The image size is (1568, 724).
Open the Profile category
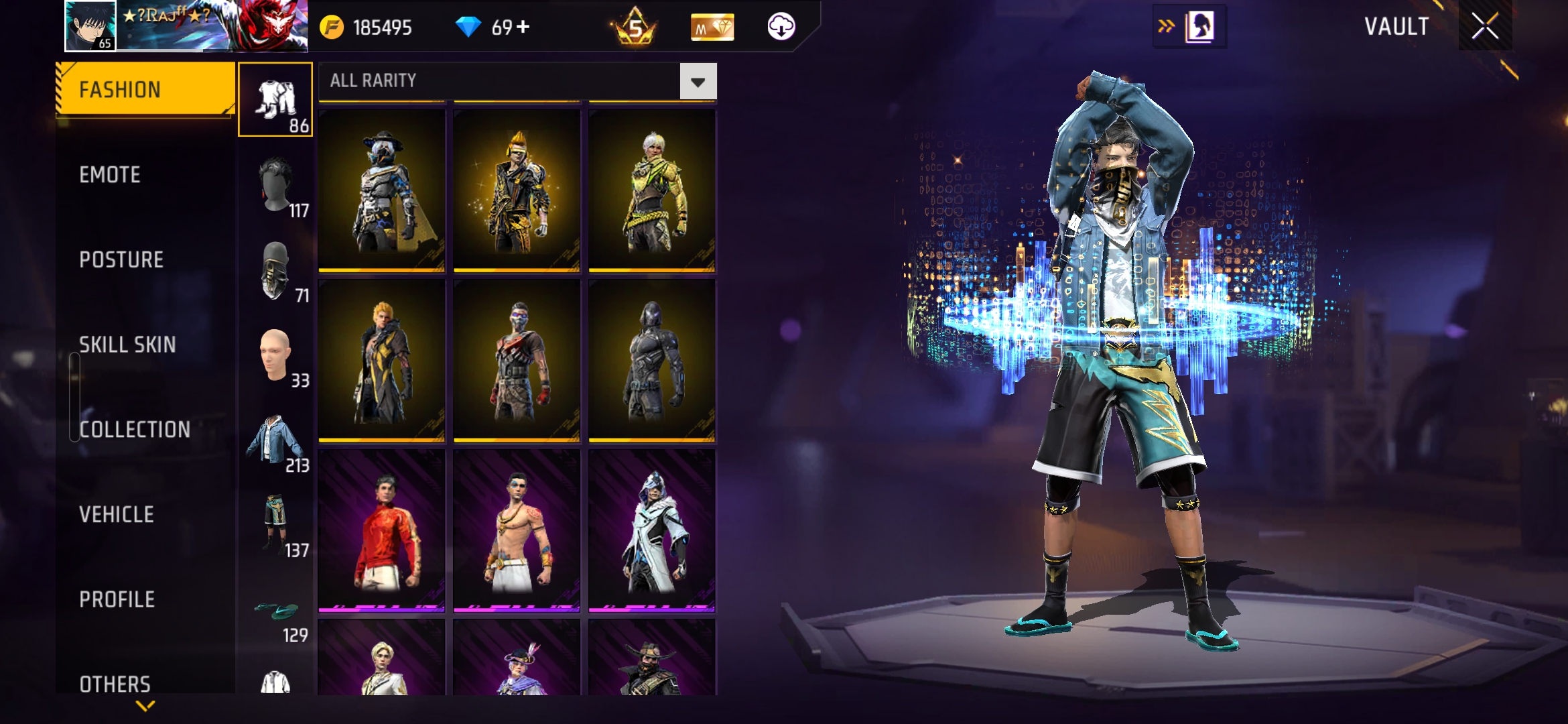117,599
